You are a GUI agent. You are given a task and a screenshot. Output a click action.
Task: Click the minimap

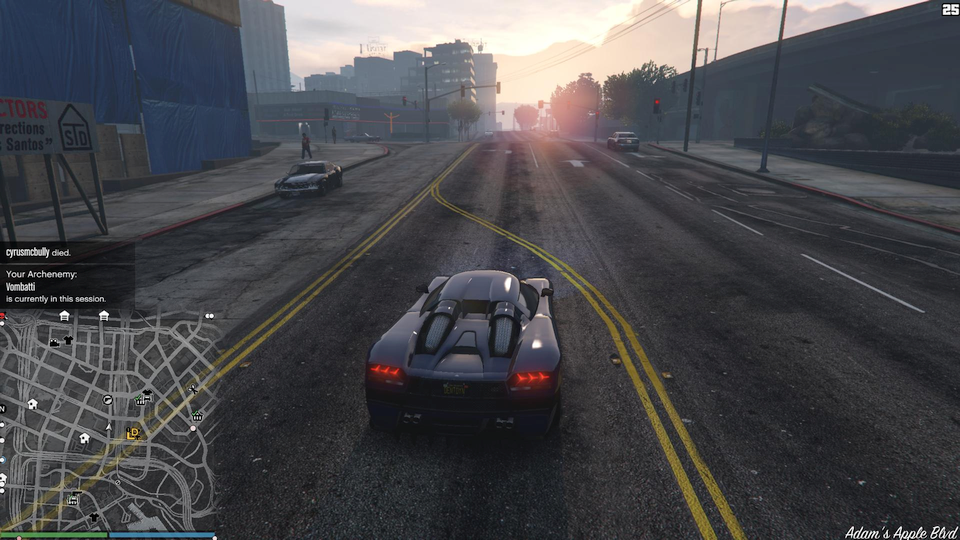pos(108,420)
